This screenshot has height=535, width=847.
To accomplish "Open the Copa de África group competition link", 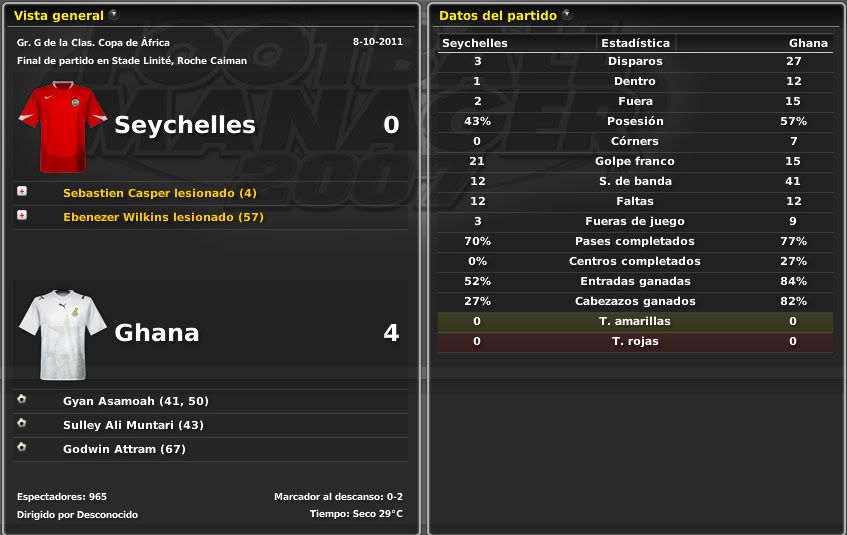I will pos(93,43).
